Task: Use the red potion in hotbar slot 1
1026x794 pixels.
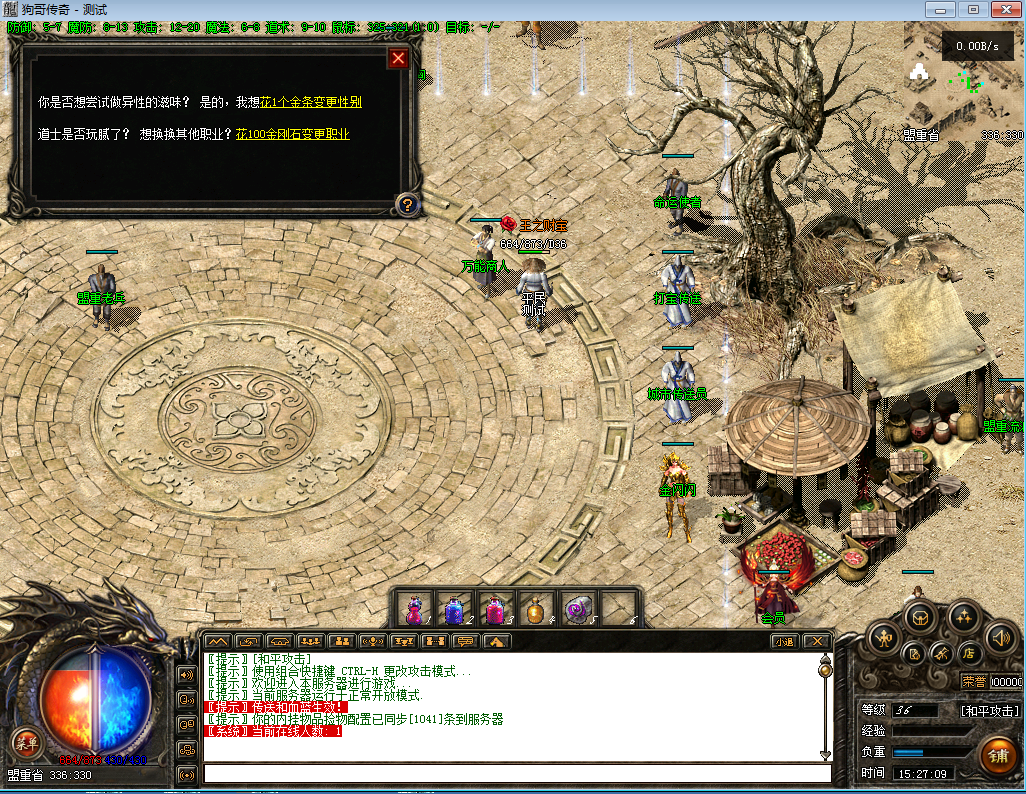Action: (x=413, y=608)
